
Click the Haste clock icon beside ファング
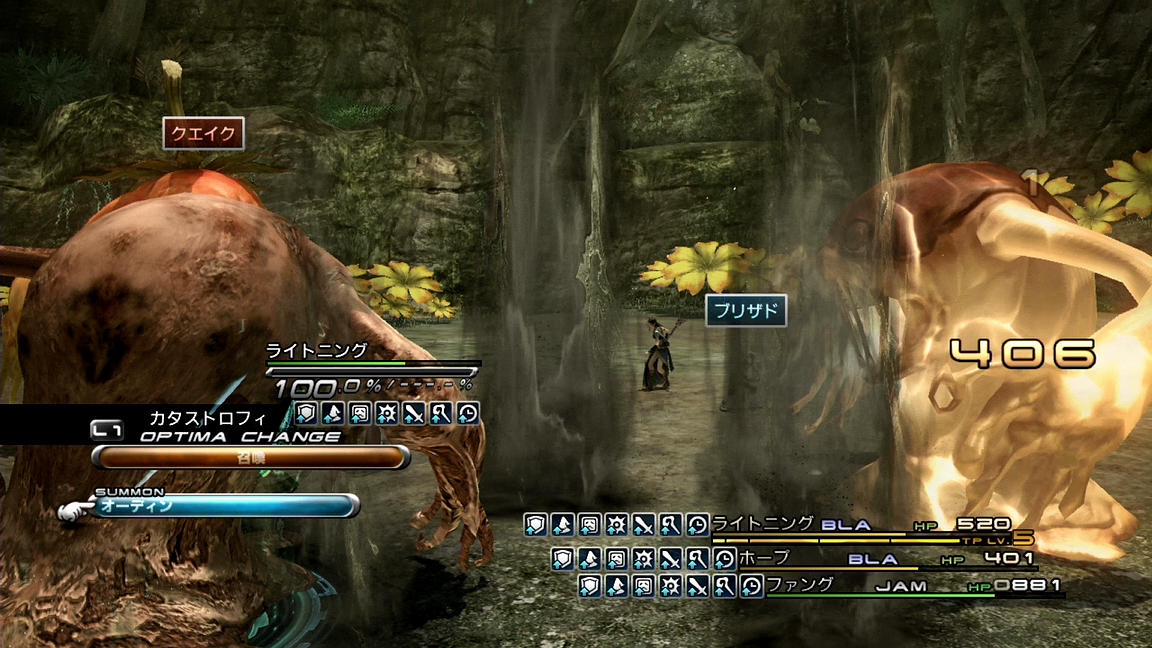750,586
